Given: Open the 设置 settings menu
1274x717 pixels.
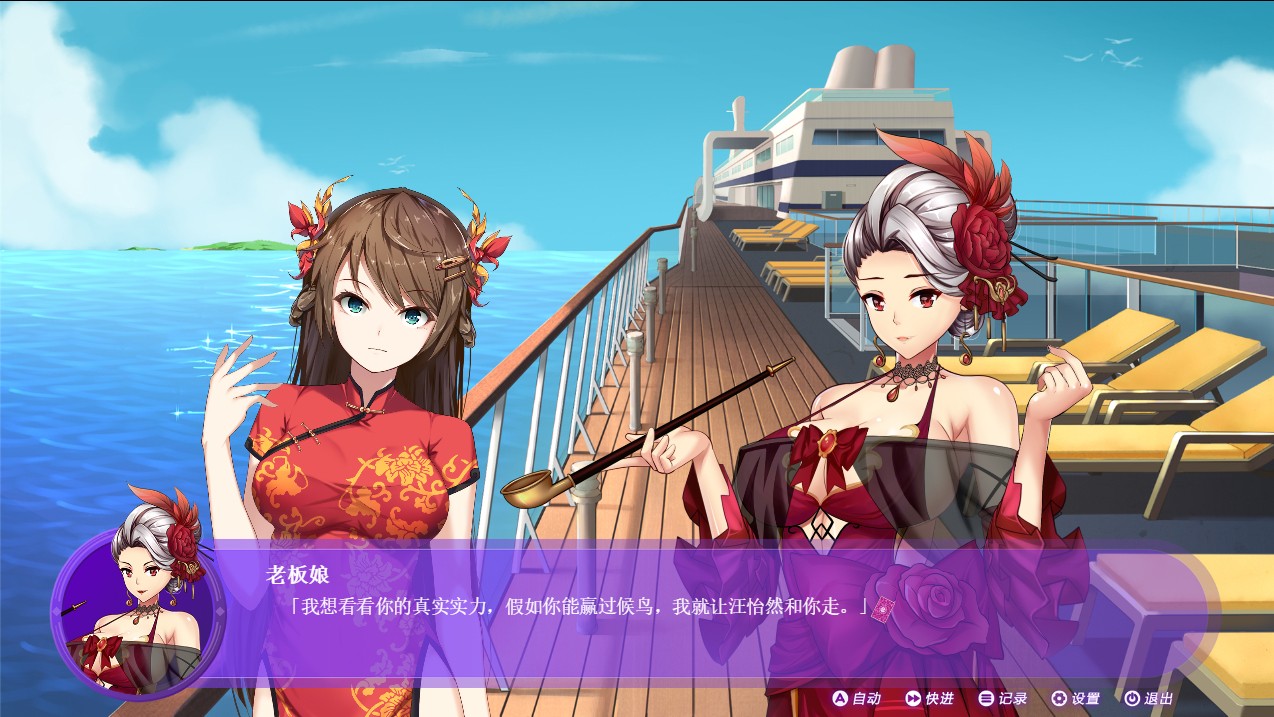Looking at the screenshot, I should [1076, 698].
